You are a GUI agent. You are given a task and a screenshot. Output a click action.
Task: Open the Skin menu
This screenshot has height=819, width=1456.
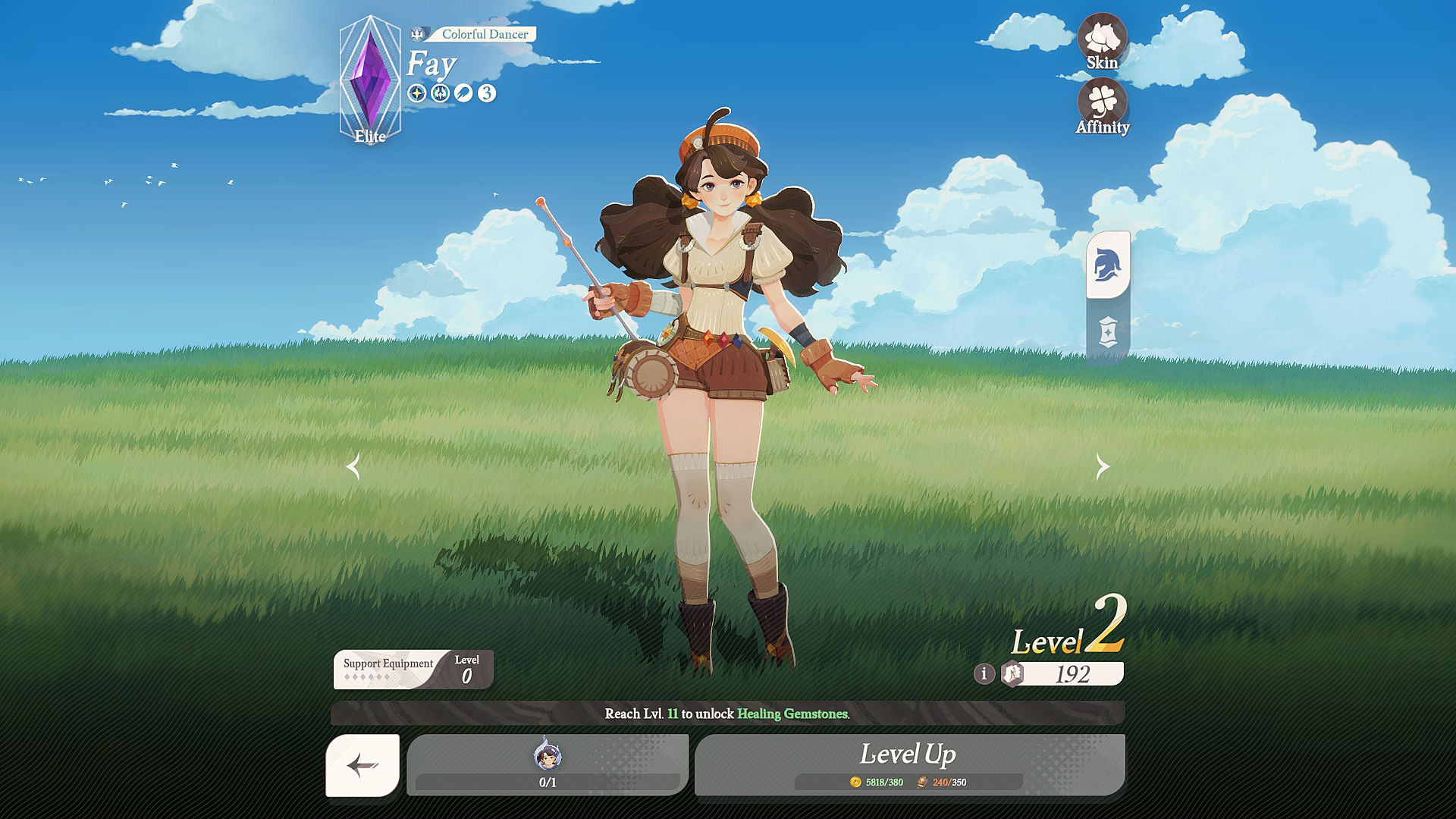coord(1102,42)
